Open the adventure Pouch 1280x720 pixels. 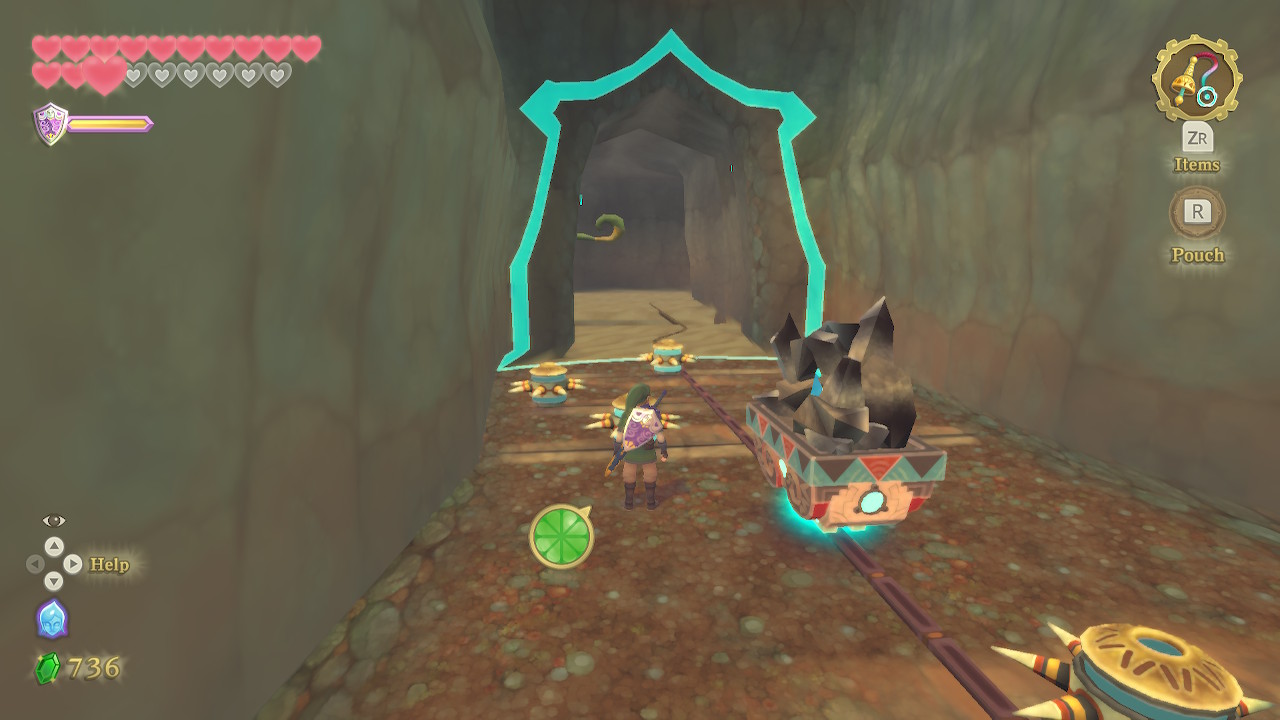click(1196, 212)
